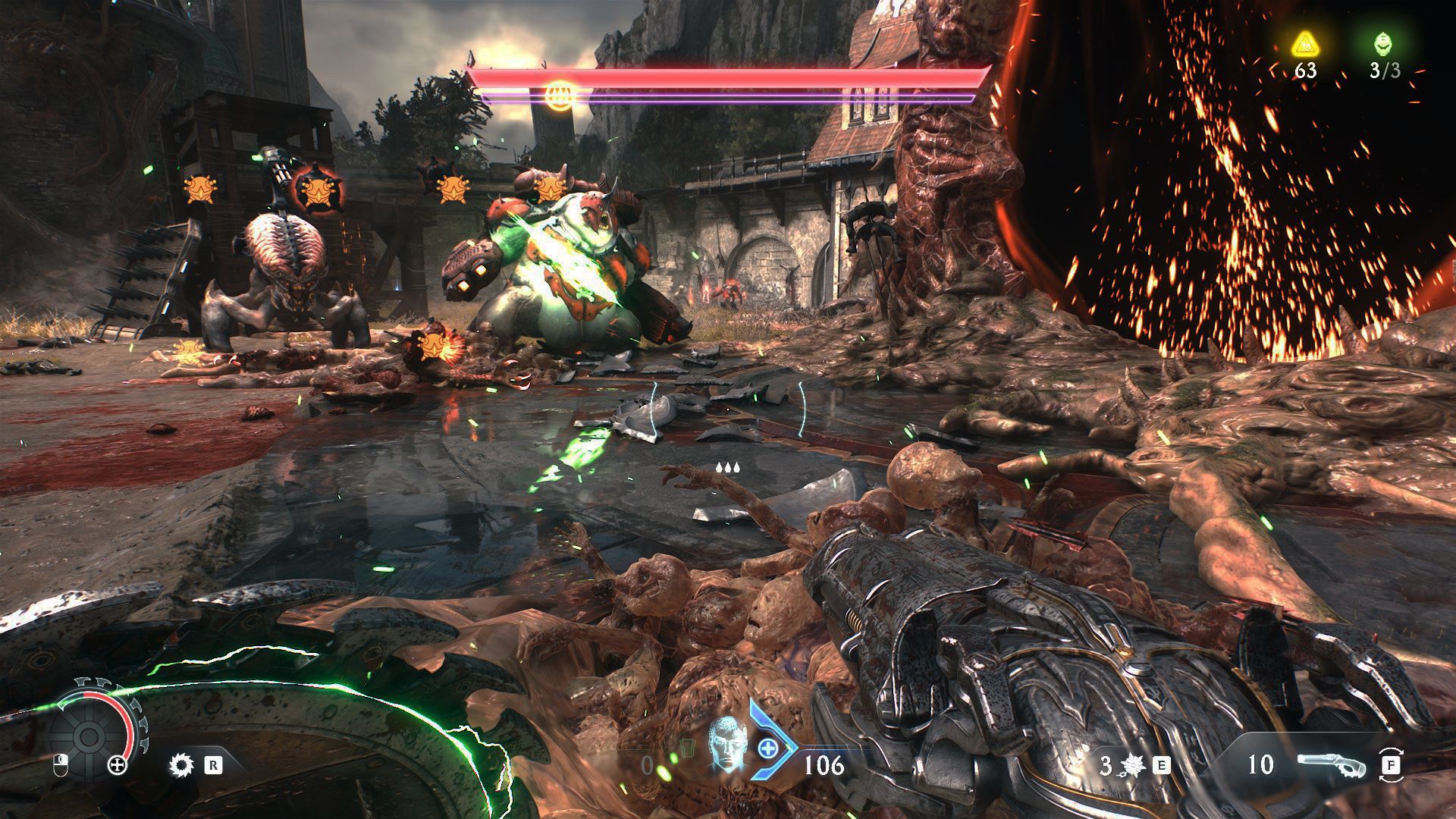This screenshot has width=1456, height=819.
Task: Click the yellow triangle gold currency icon
Action: coord(1304,44)
